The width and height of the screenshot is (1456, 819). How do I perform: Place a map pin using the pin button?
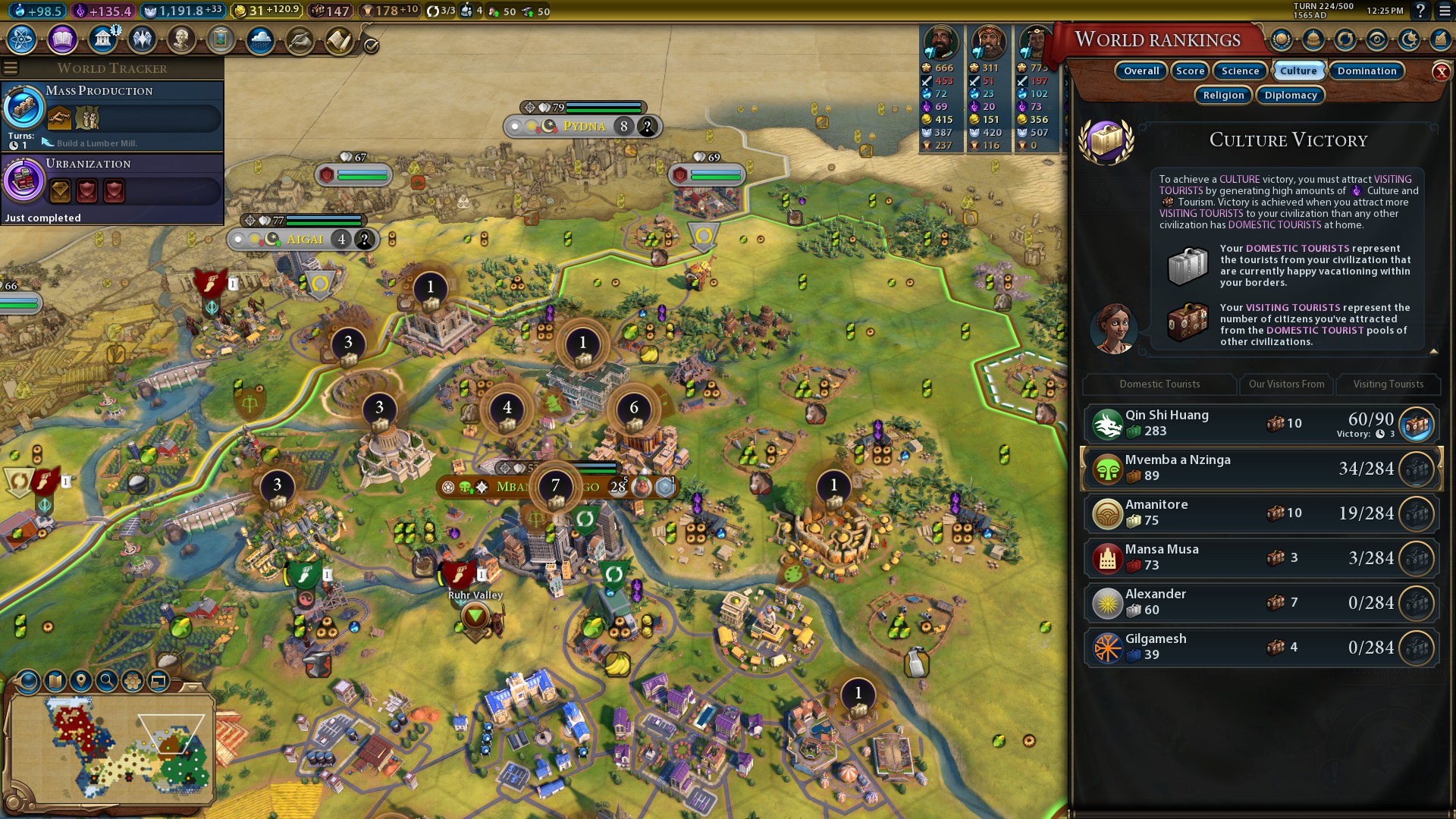click(81, 681)
